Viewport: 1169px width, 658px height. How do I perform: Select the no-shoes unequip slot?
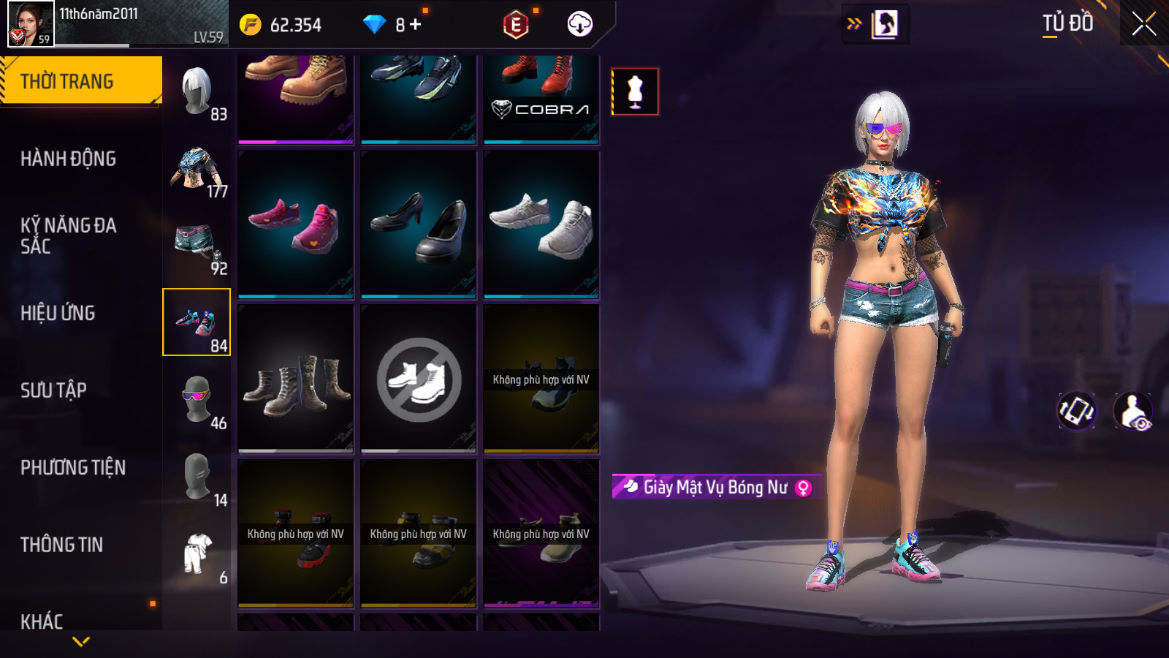pyautogui.click(x=418, y=378)
